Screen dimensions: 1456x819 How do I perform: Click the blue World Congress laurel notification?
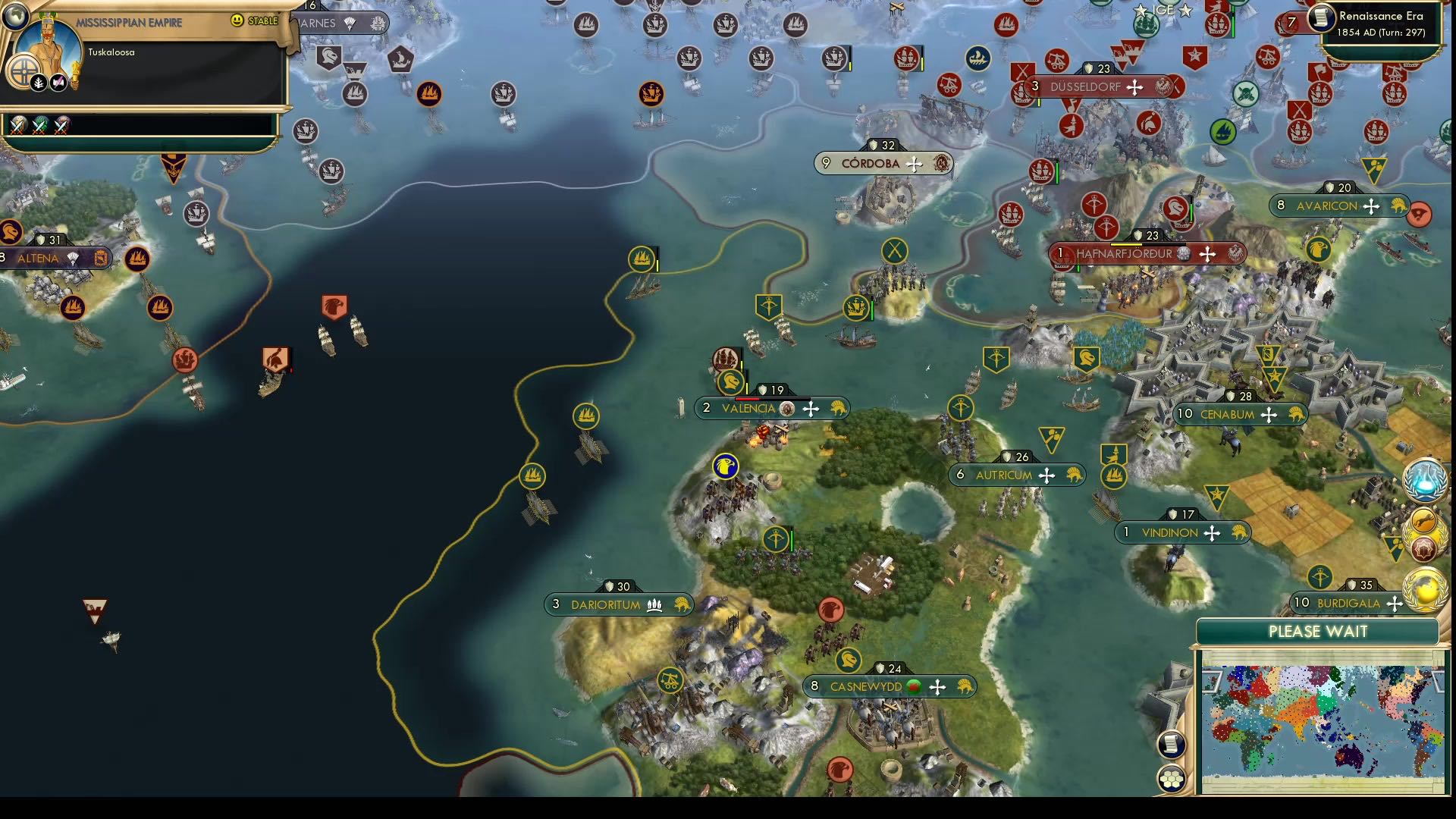pos(1423,482)
